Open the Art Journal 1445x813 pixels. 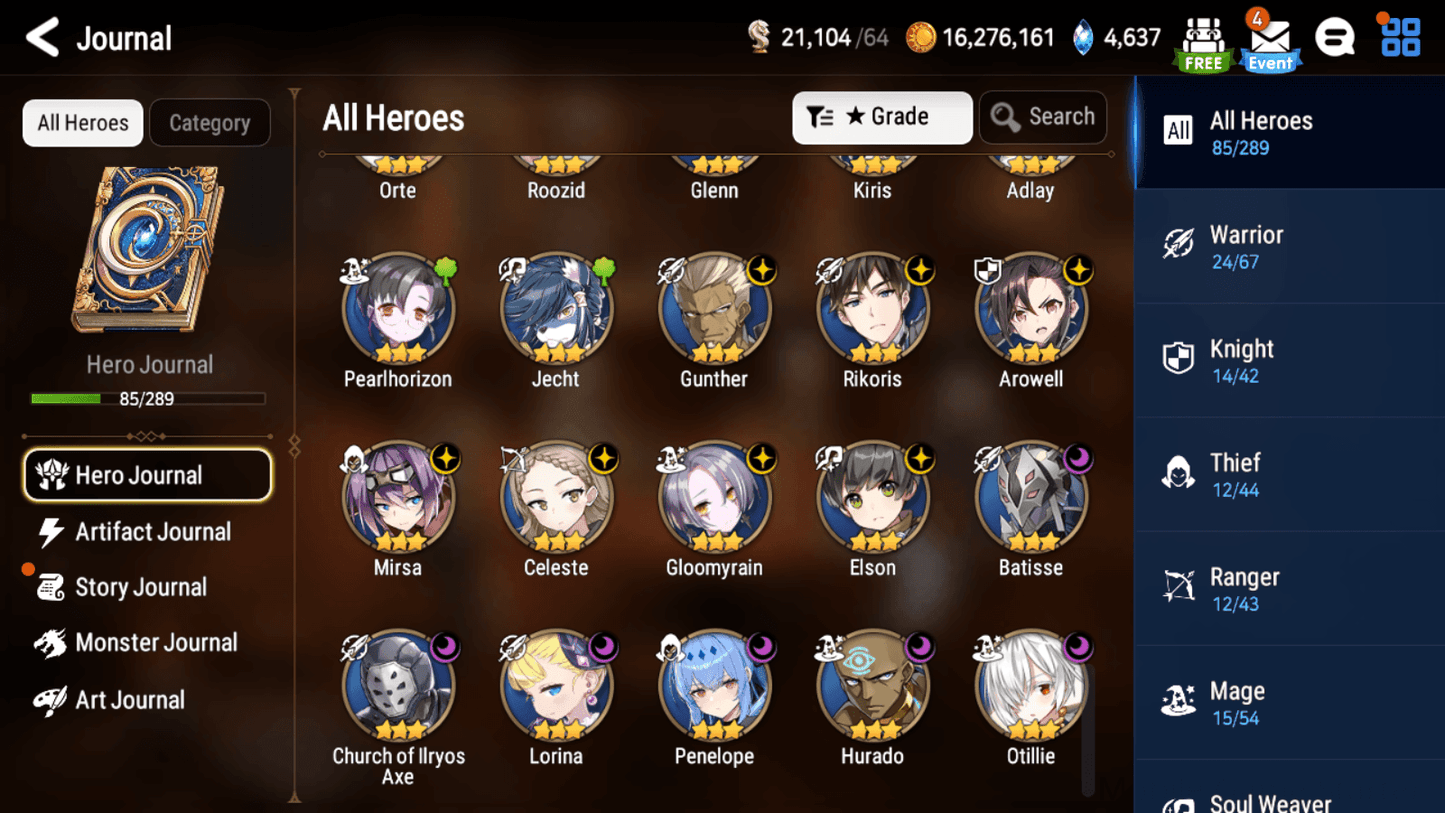[x=129, y=700]
